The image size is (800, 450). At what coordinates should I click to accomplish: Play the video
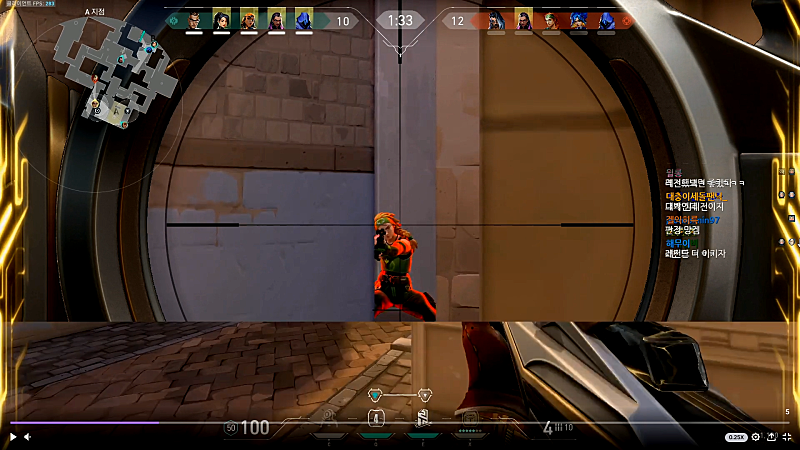(13, 437)
